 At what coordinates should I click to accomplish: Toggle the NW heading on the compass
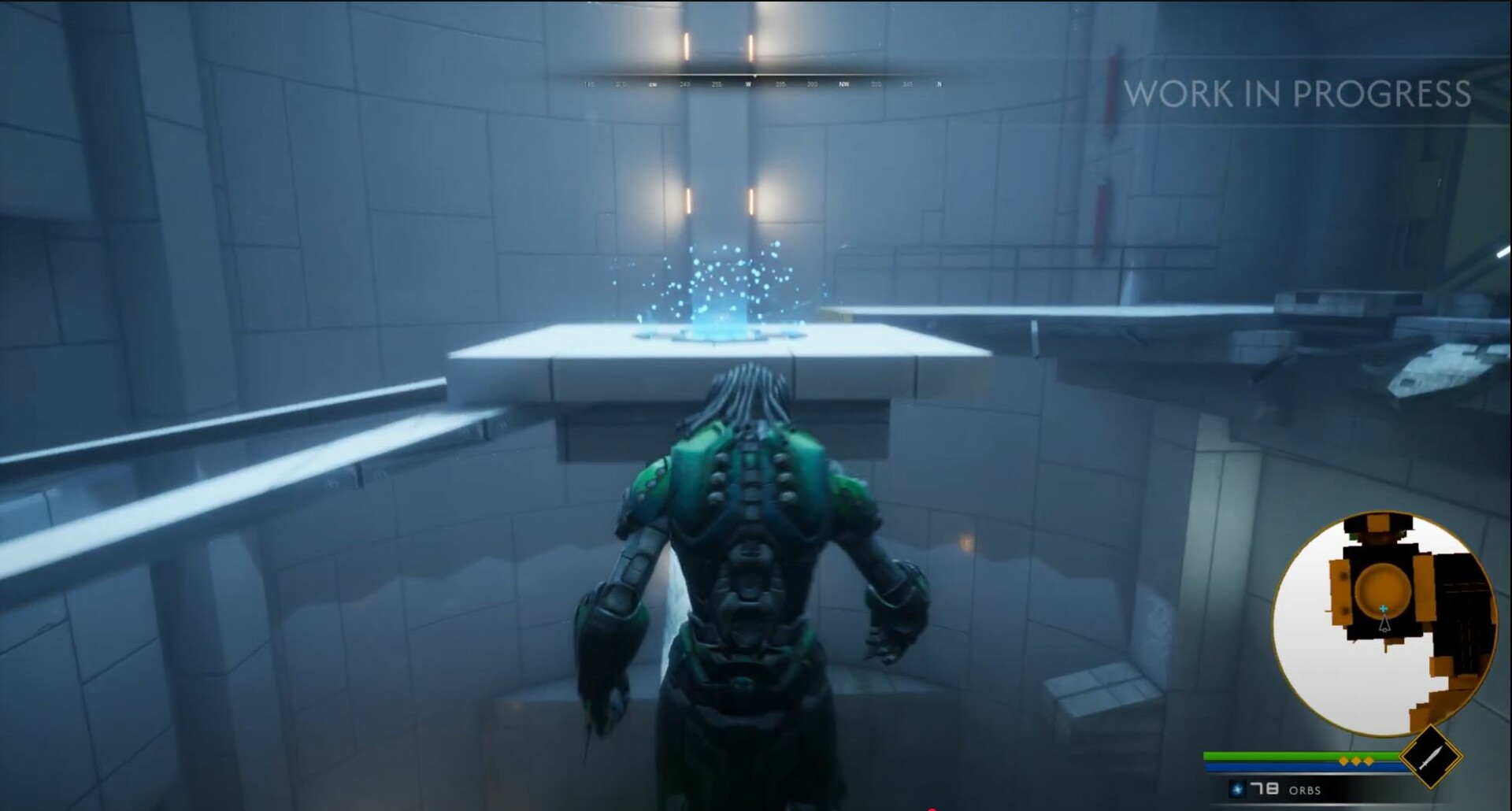[x=843, y=84]
